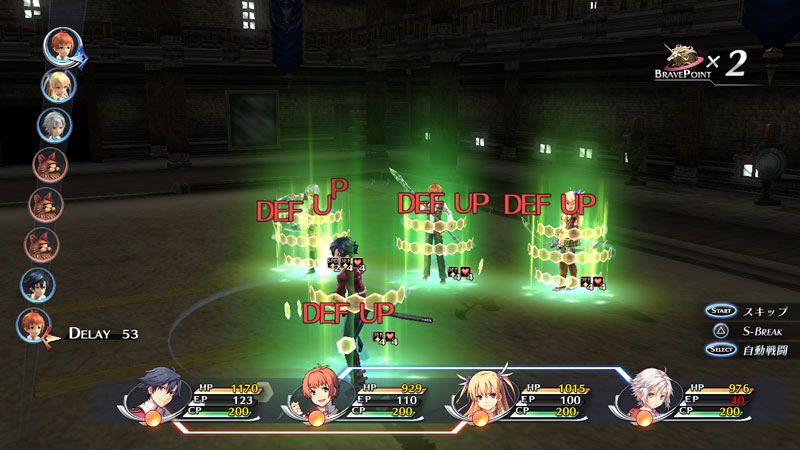Select the dark-haired boy's turn-order portrait
The image size is (800, 450).
[37, 284]
